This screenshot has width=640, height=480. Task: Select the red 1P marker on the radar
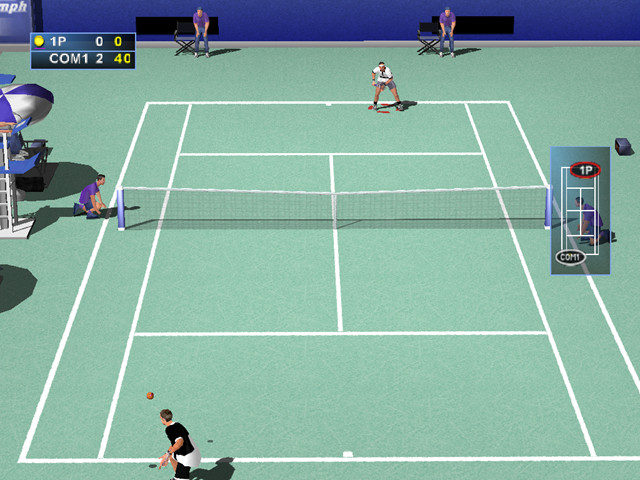click(x=585, y=170)
